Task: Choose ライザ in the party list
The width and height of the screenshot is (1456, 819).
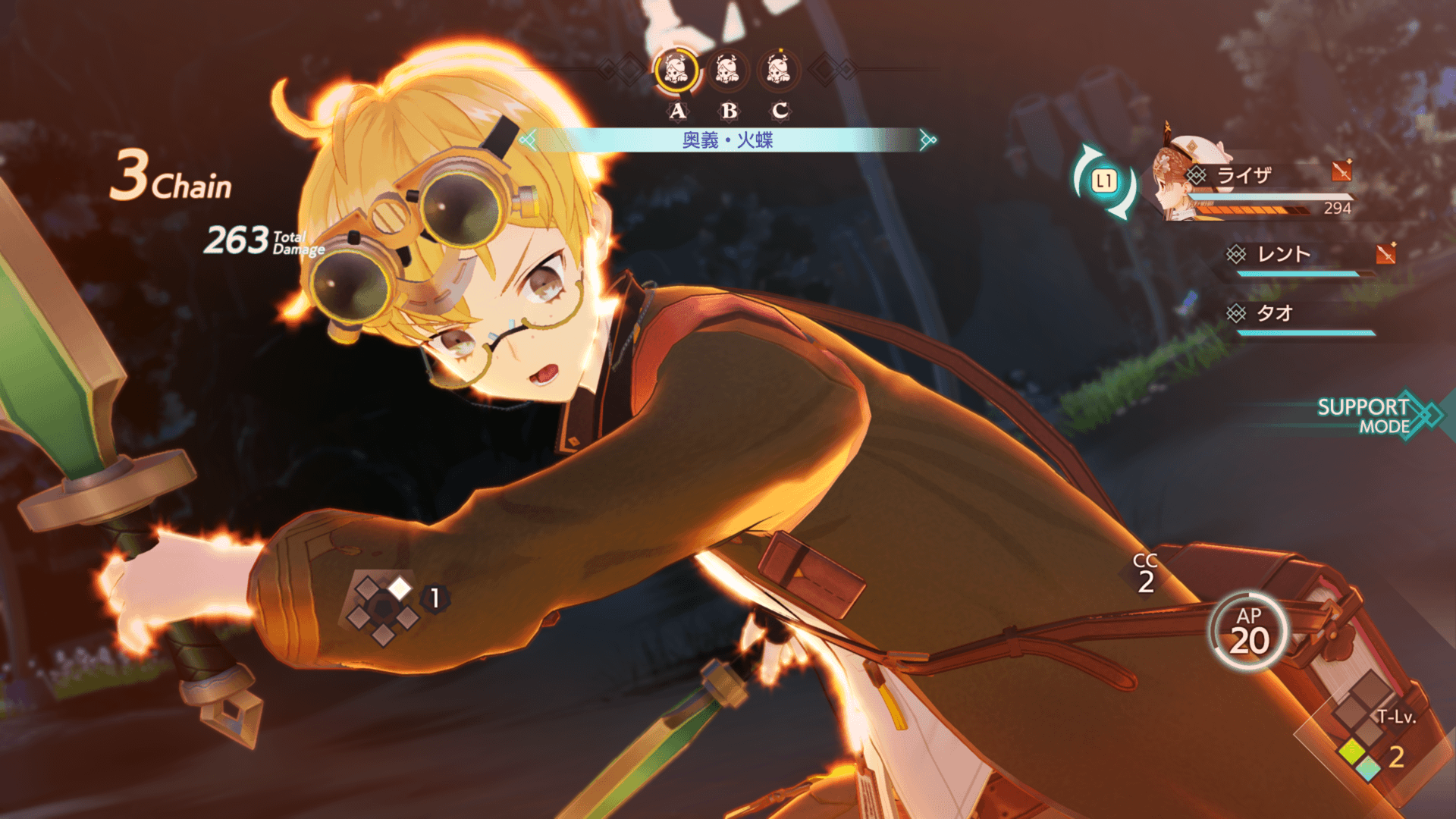Action: coord(1244,176)
